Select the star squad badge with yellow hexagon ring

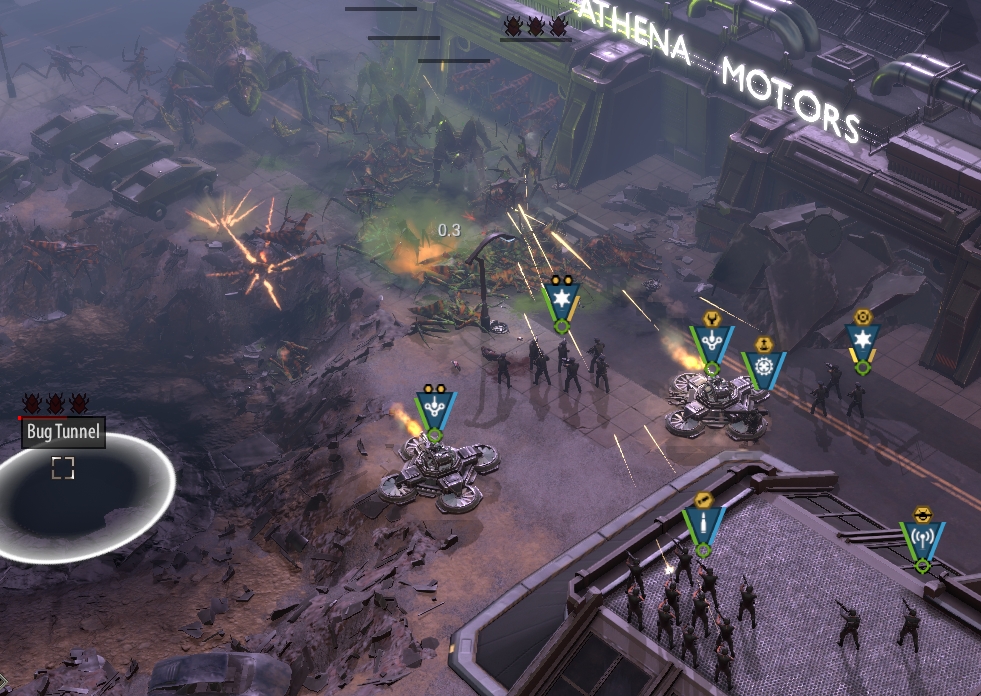click(x=862, y=343)
